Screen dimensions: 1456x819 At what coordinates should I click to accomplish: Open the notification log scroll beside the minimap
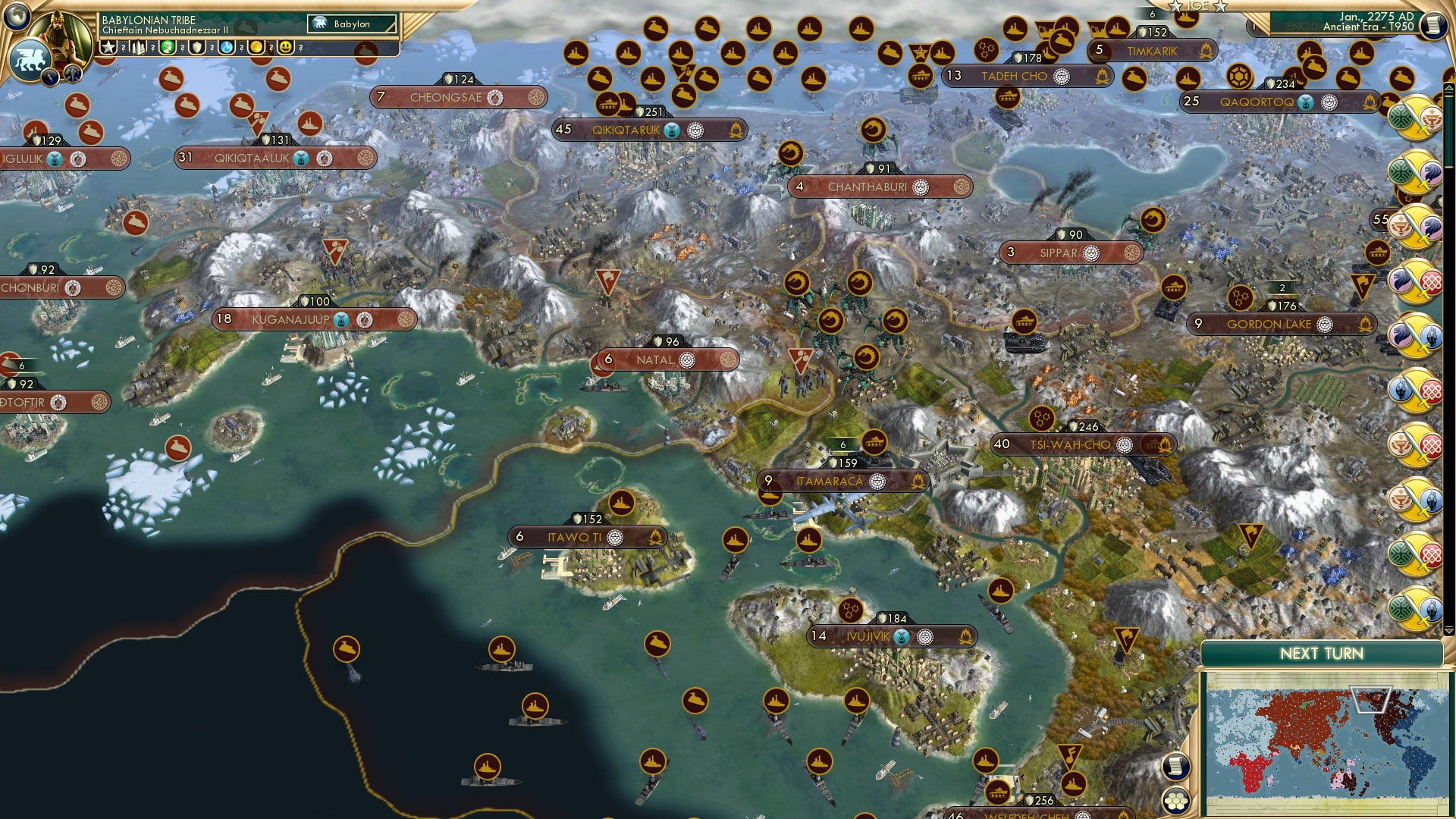pos(1175,766)
